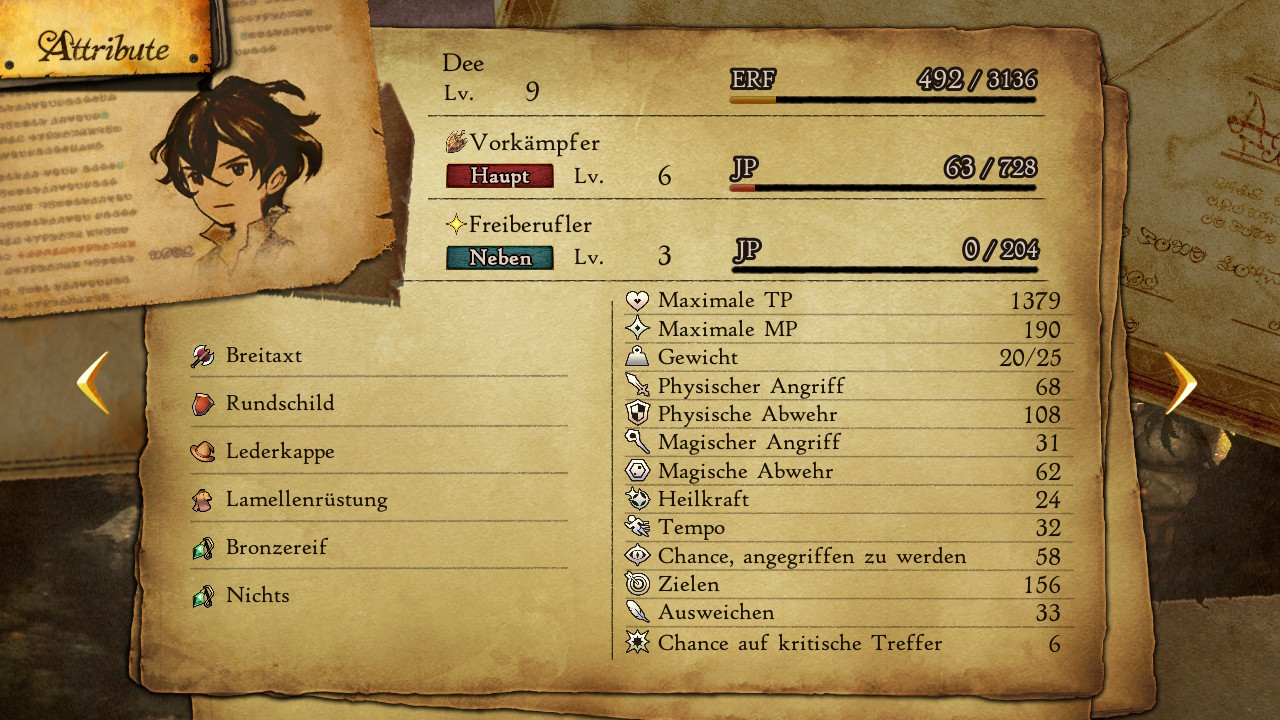Select the Breitaxt weapon slot

[264, 356]
